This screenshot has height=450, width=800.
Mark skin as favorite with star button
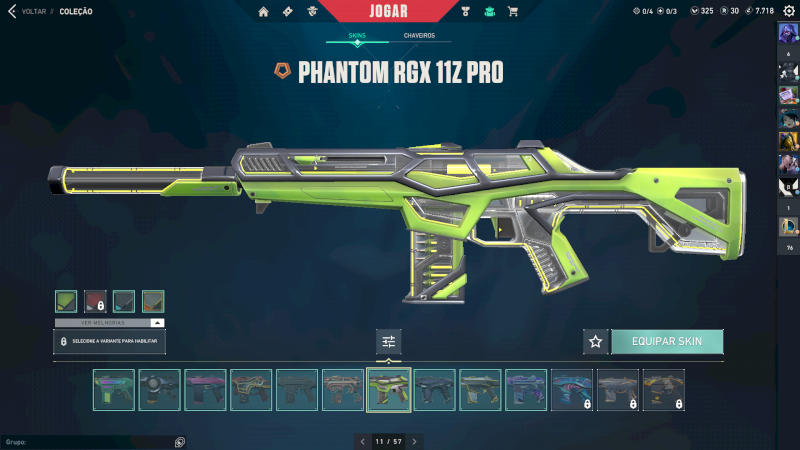pyautogui.click(x=596, y=341)
